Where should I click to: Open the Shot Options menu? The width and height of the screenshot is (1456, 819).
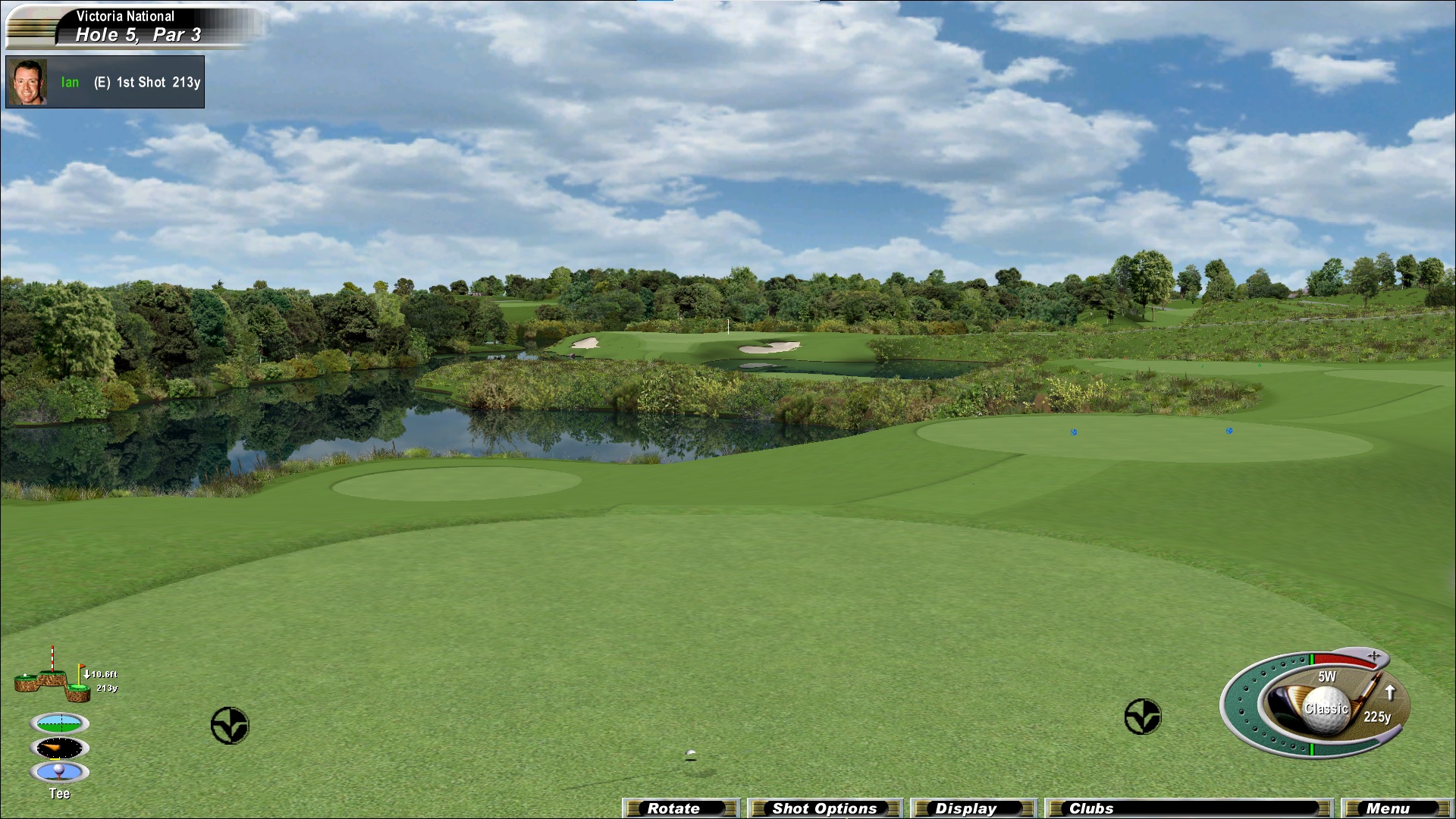pyautogui.click(x=824, y=808)
